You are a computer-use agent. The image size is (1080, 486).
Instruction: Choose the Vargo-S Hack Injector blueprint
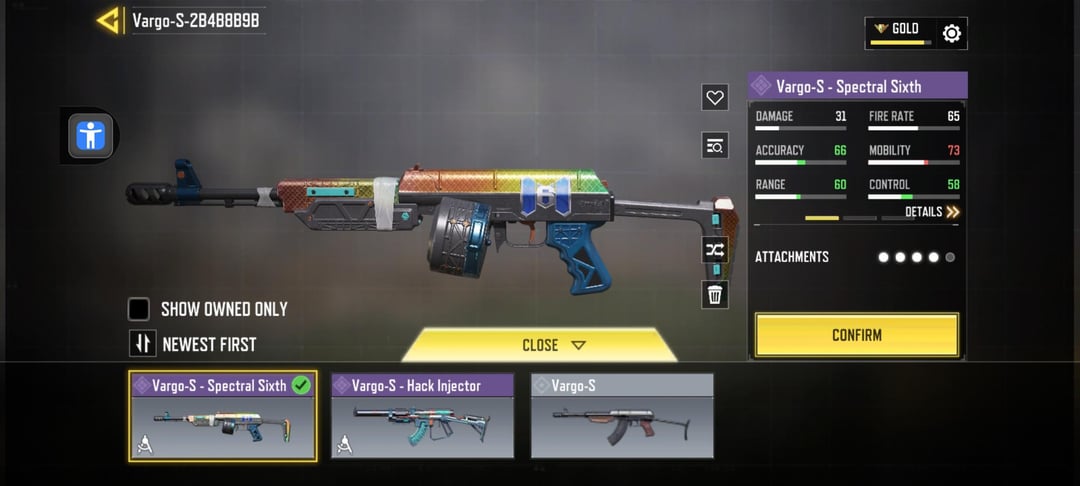pyautogui.click(x=422, y=417)
